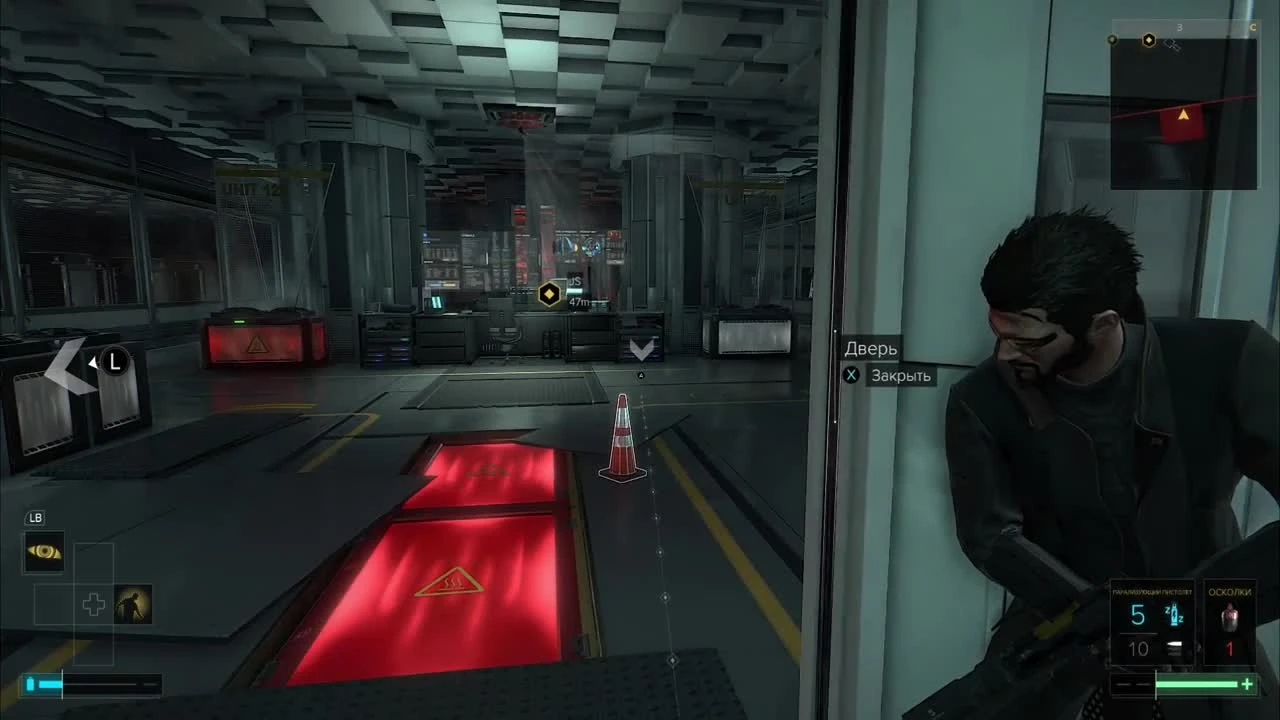The height and width of the screenshot is (720, 1280).
Task: Click the C north marker on the minimap
Action: pyautogui.click(x=1253, y=27)
